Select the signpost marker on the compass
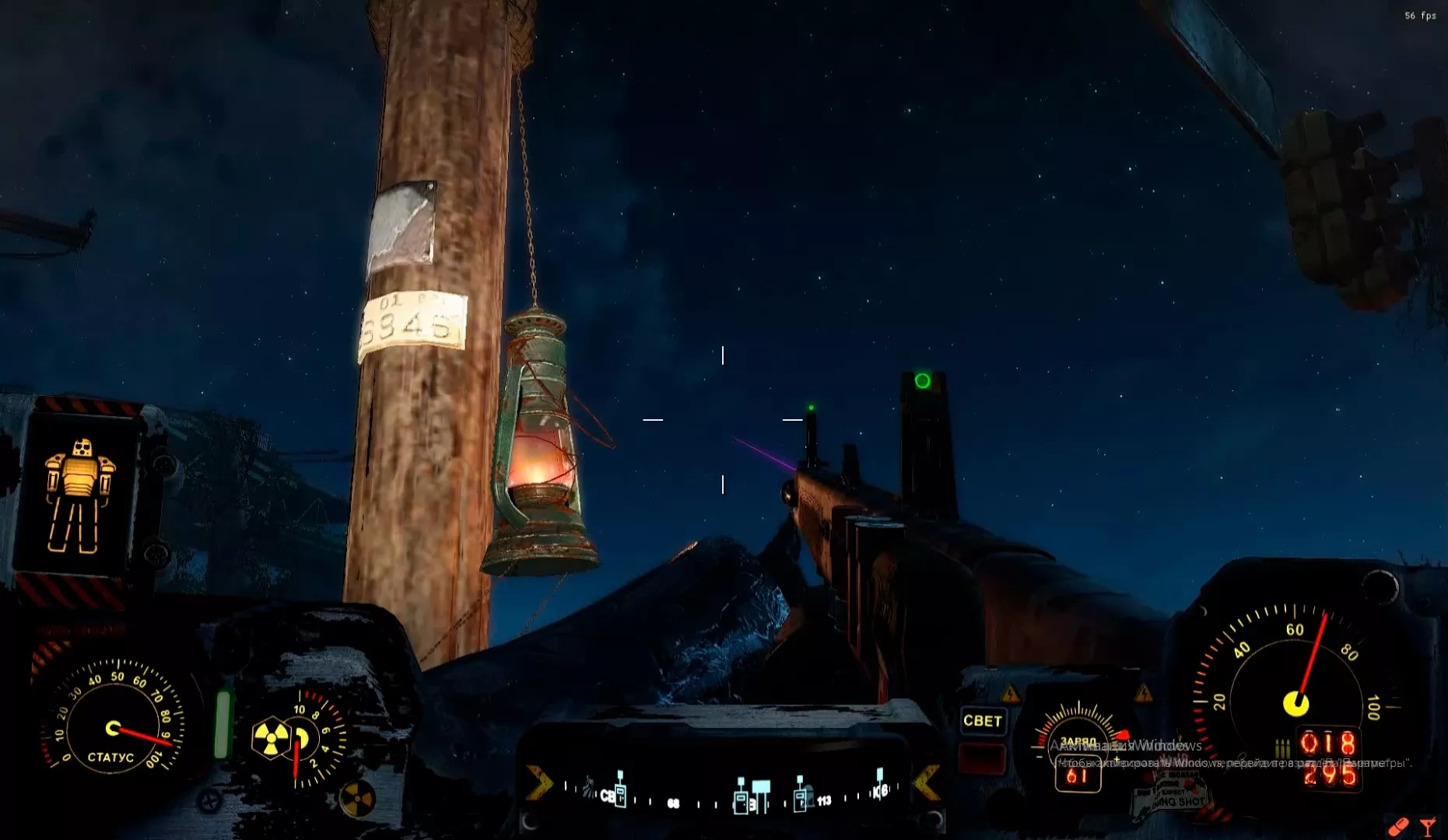The height and width of the screenshot is (840, 1448). 760,795
